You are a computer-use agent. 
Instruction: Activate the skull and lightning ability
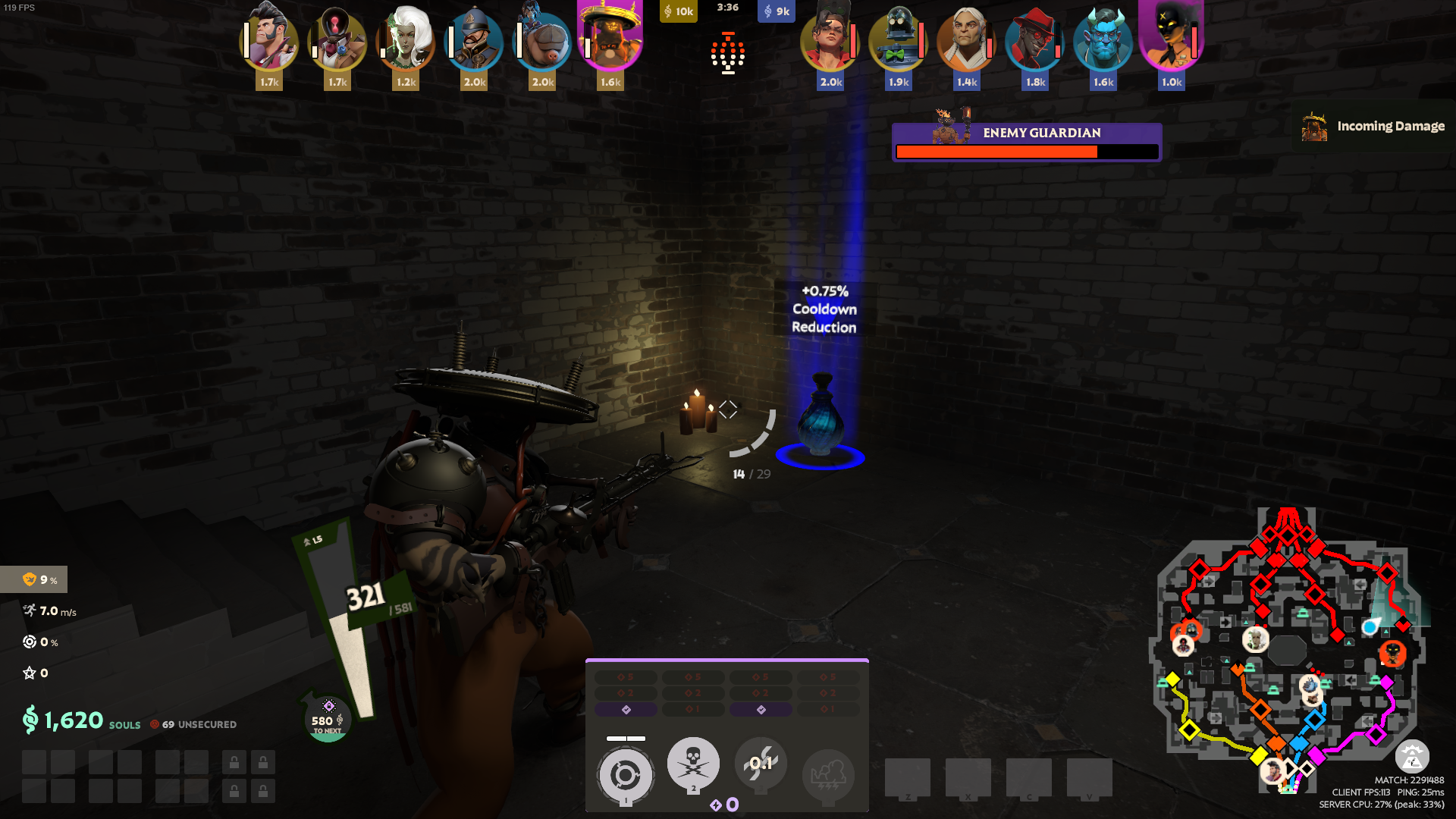(x=693, y=763)
